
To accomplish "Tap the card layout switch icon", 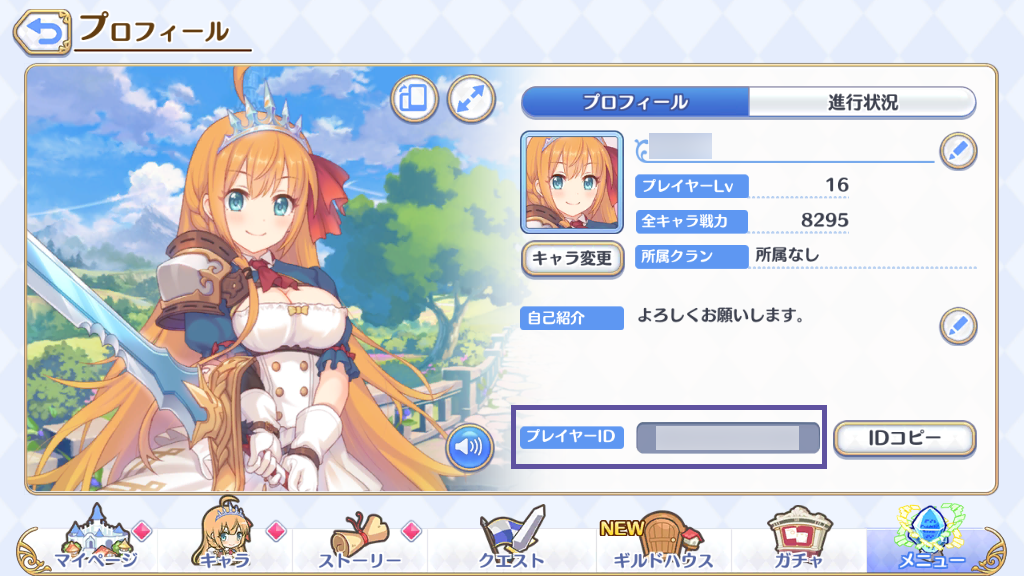I will tap(414, 98).
